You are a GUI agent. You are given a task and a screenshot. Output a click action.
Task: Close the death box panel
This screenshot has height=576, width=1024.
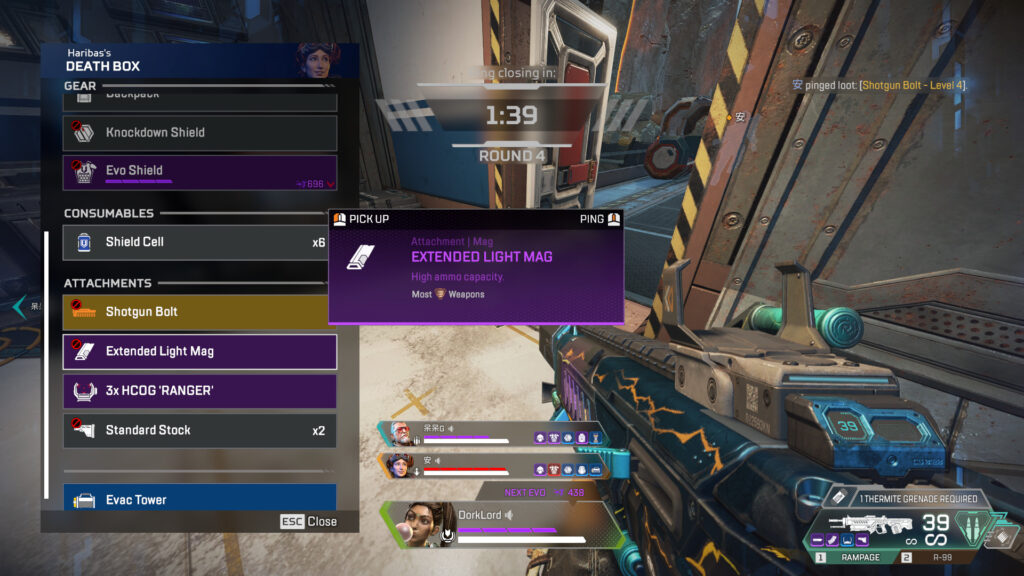(x=309, y=522)
